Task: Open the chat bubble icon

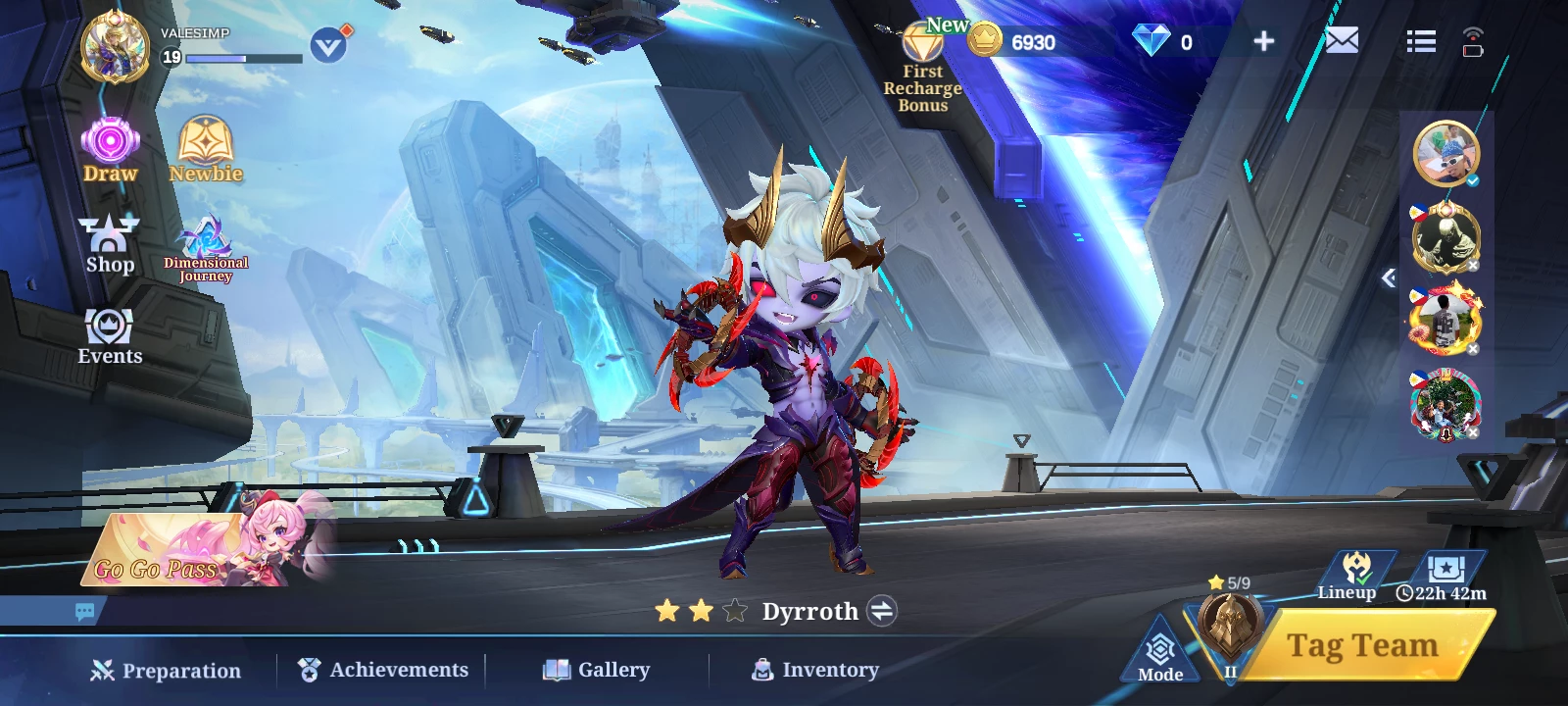Action: (x=85, y=612)
